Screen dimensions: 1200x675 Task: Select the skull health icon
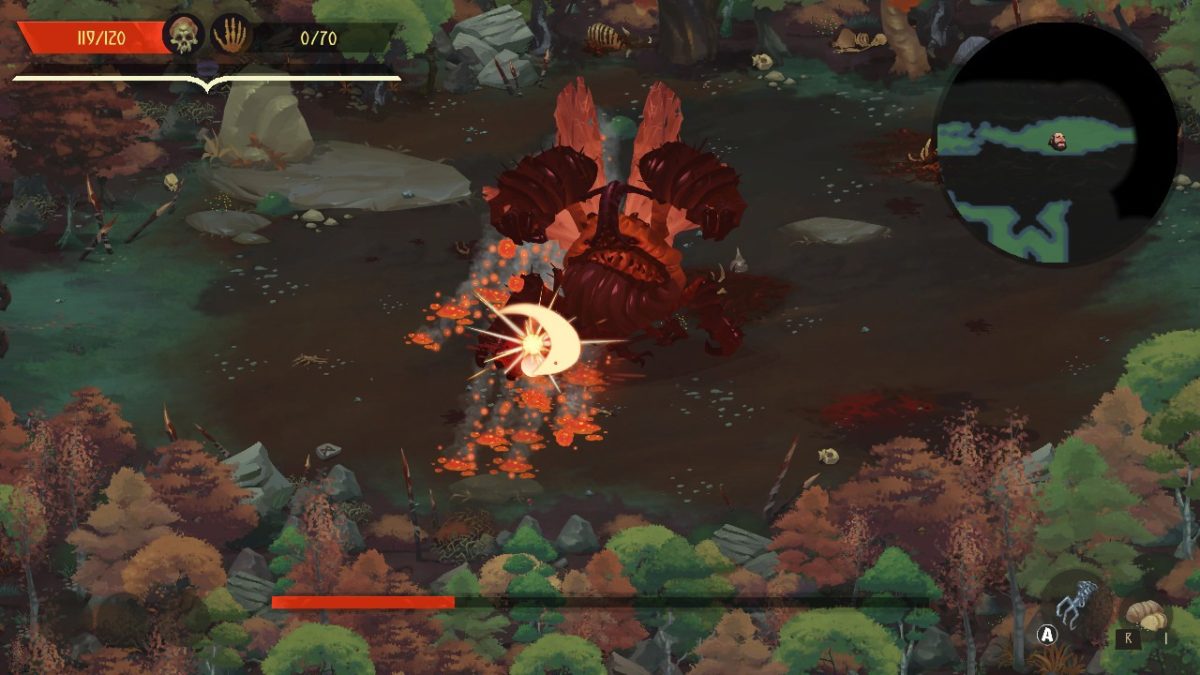[x=183, y=37]
